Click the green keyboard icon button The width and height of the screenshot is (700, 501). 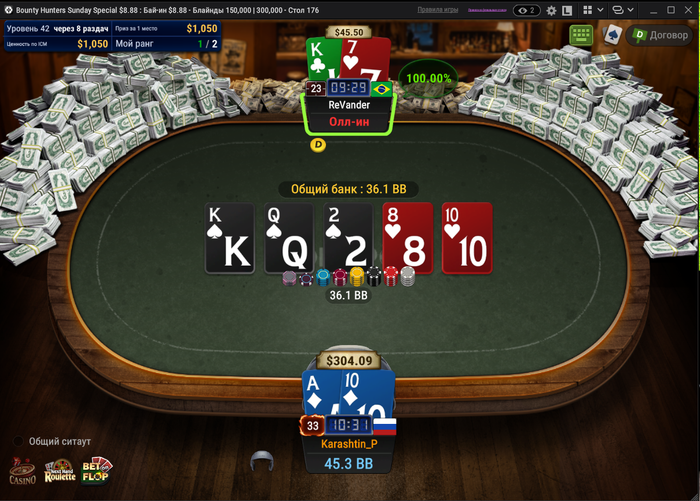(x=581, y=35)
